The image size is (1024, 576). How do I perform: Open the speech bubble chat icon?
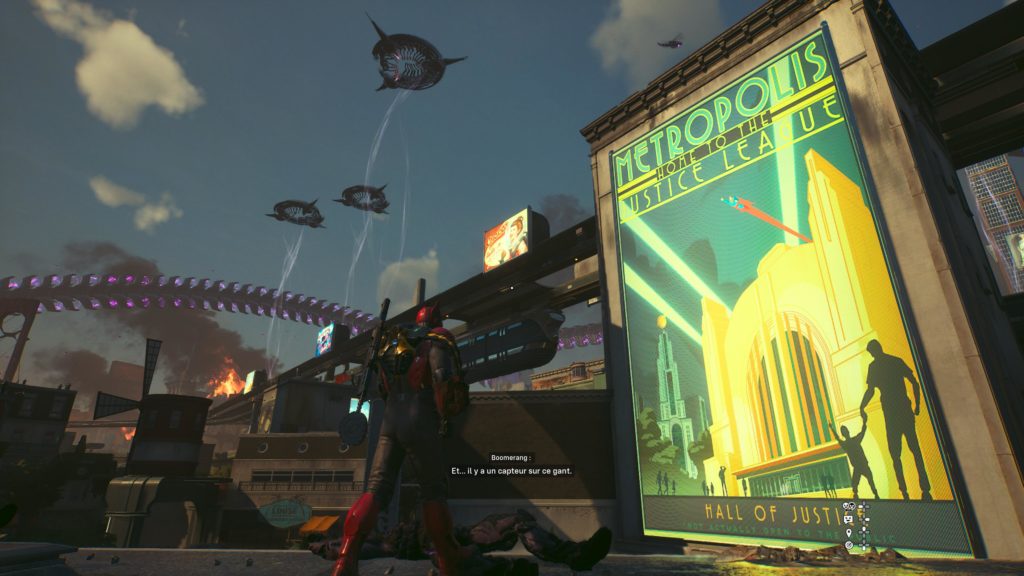pos(848,520)
